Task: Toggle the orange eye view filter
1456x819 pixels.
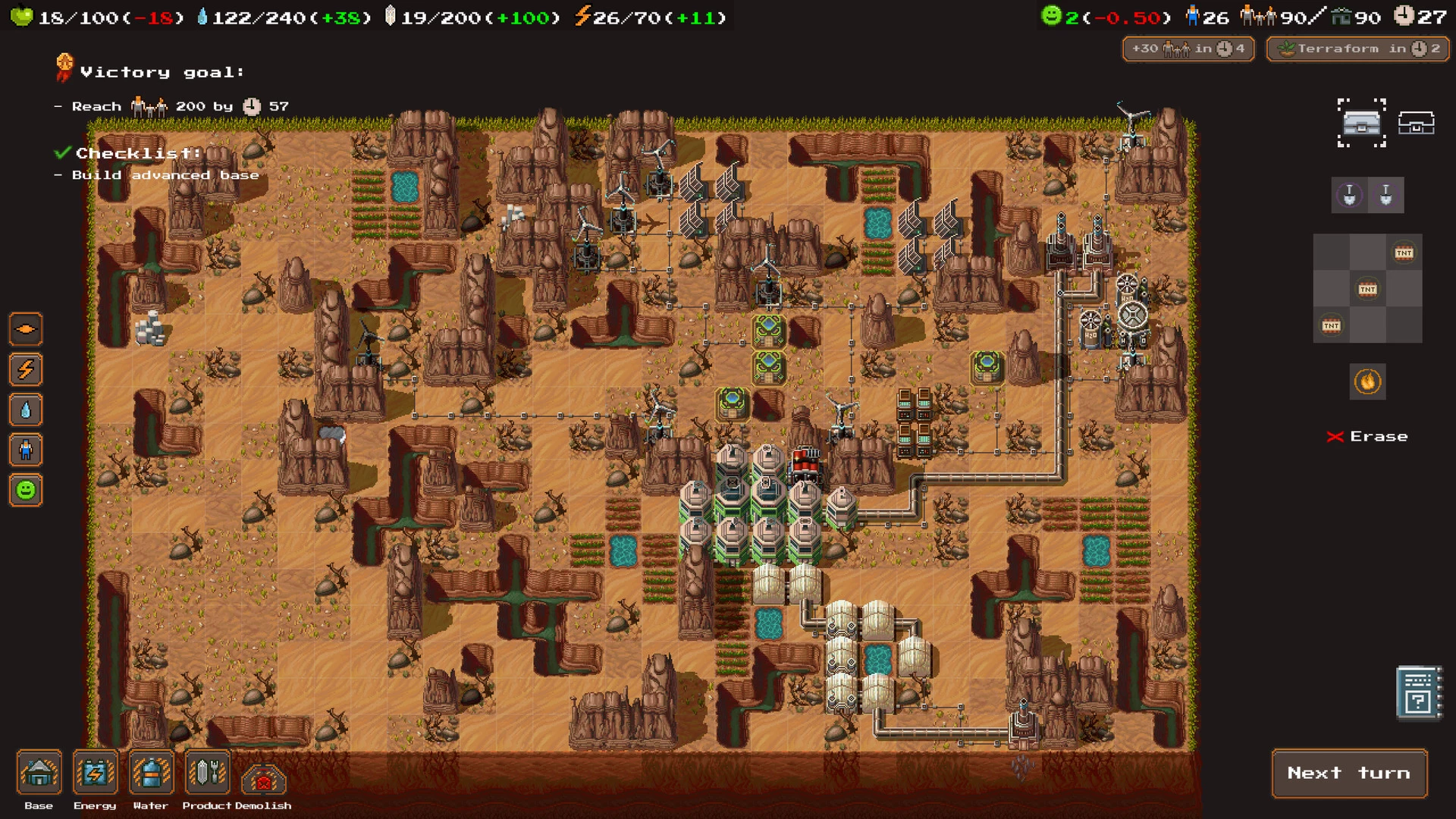Action: pyautogui.click(x=26, y=329)
